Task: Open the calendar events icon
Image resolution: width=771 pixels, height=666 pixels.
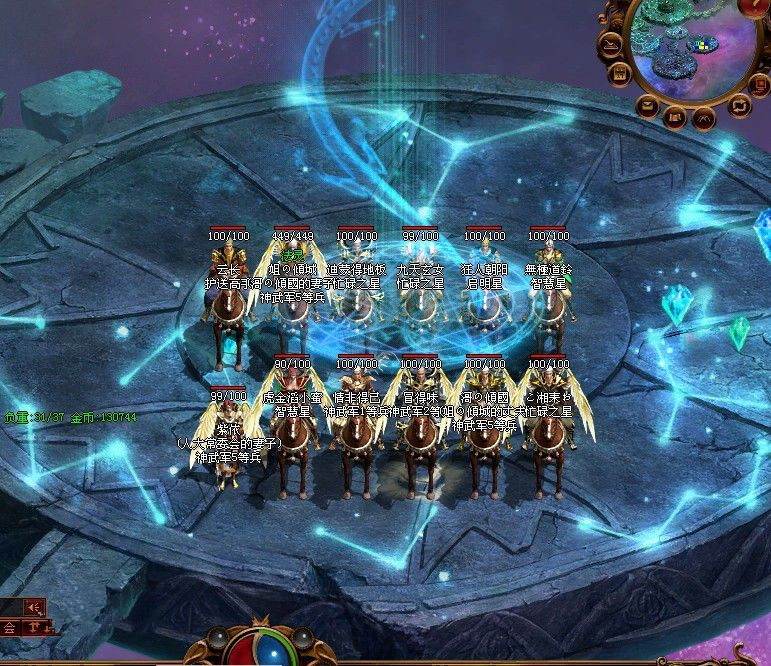Action: 620,74
